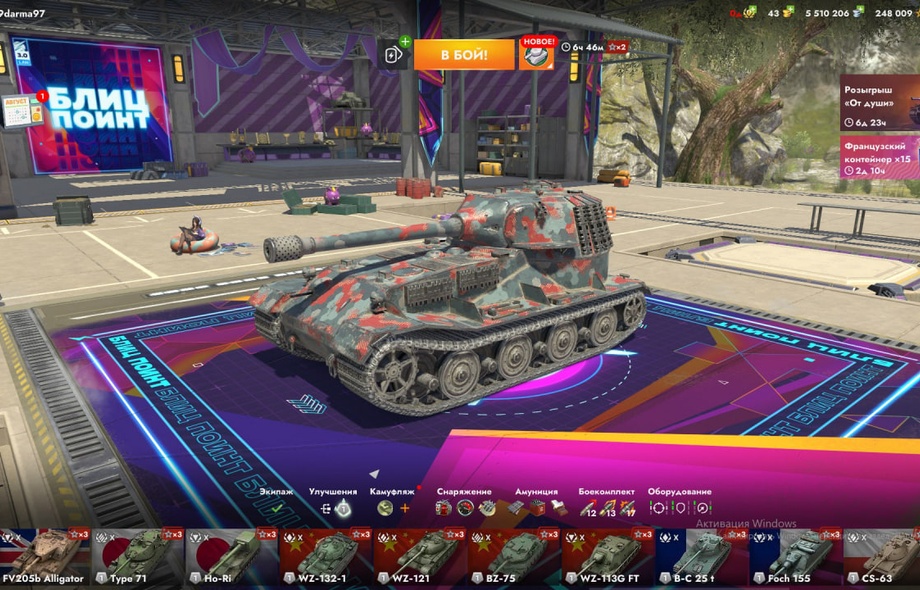This screenshot has width=920, height=590.
Task: Choose the Ho-Ri tank from the carousel
Action: [x=232, y=558]
